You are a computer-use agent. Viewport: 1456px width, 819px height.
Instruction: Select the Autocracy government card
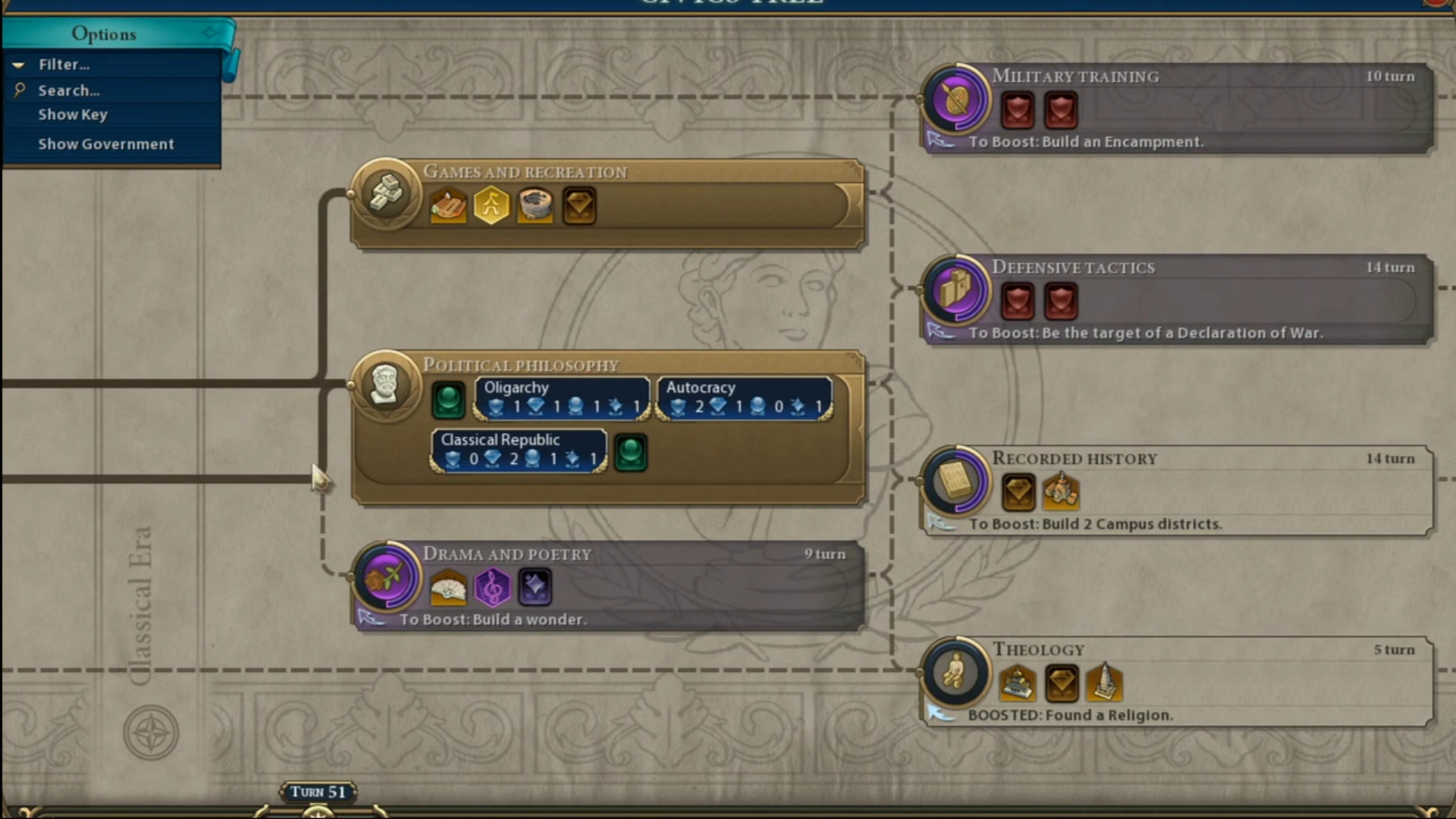744,397
